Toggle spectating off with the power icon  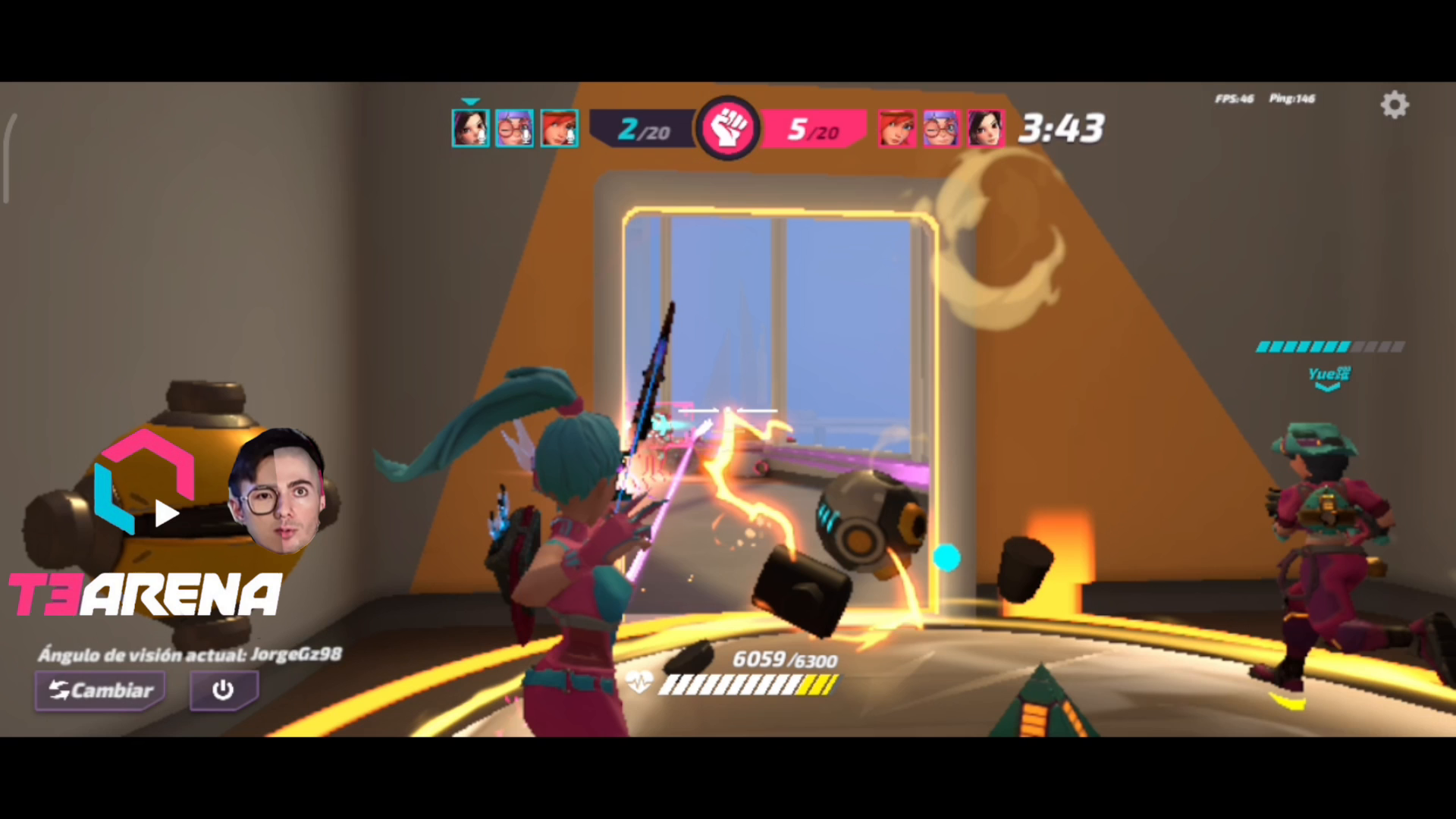[x=223, y=690]
